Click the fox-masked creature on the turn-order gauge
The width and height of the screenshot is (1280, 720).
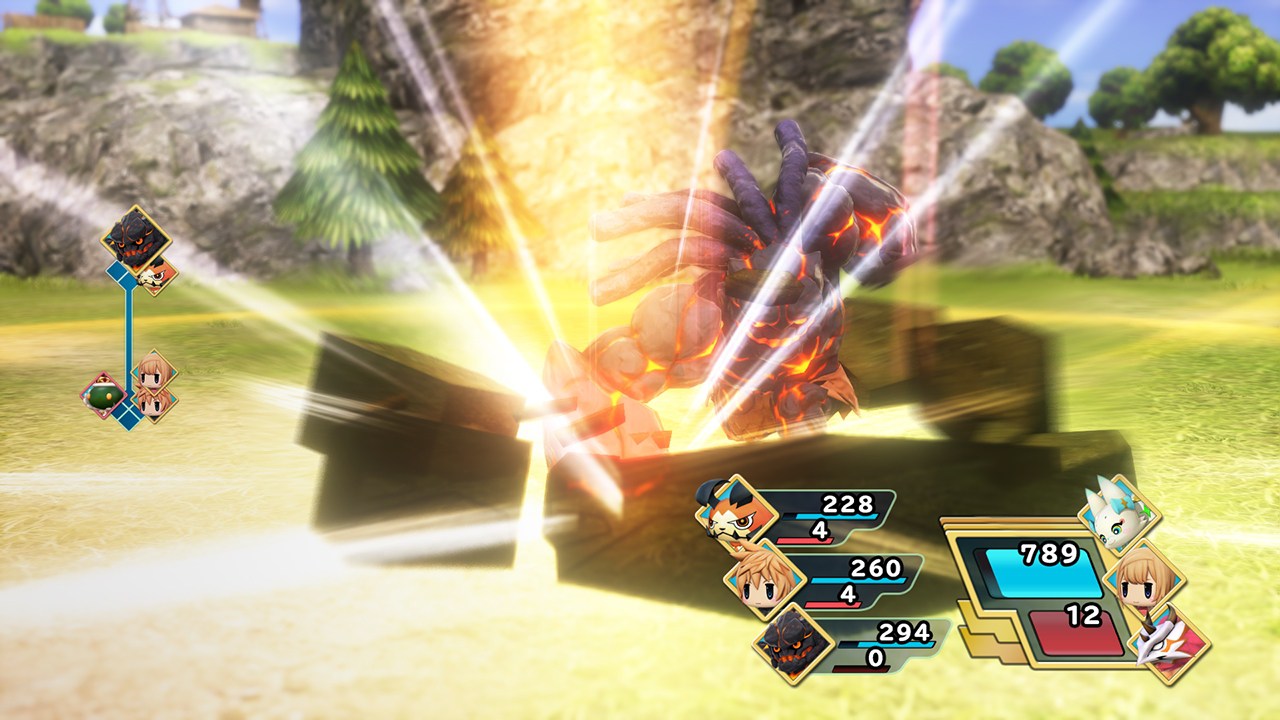point(157,274)
